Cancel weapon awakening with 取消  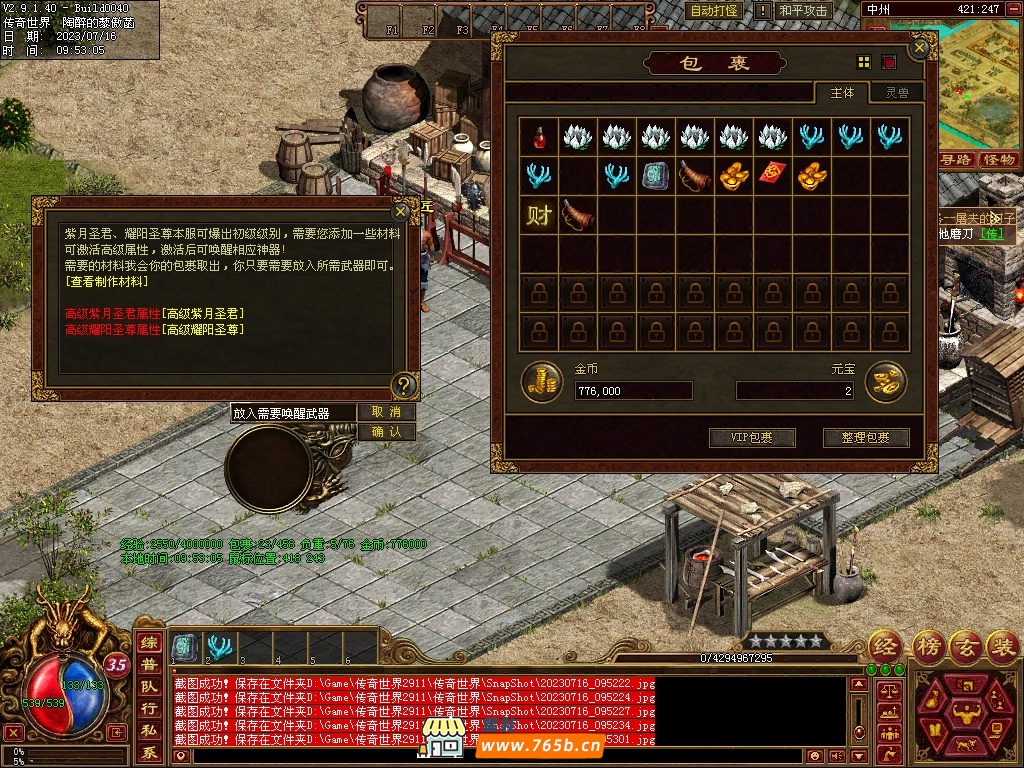point(386,412)
